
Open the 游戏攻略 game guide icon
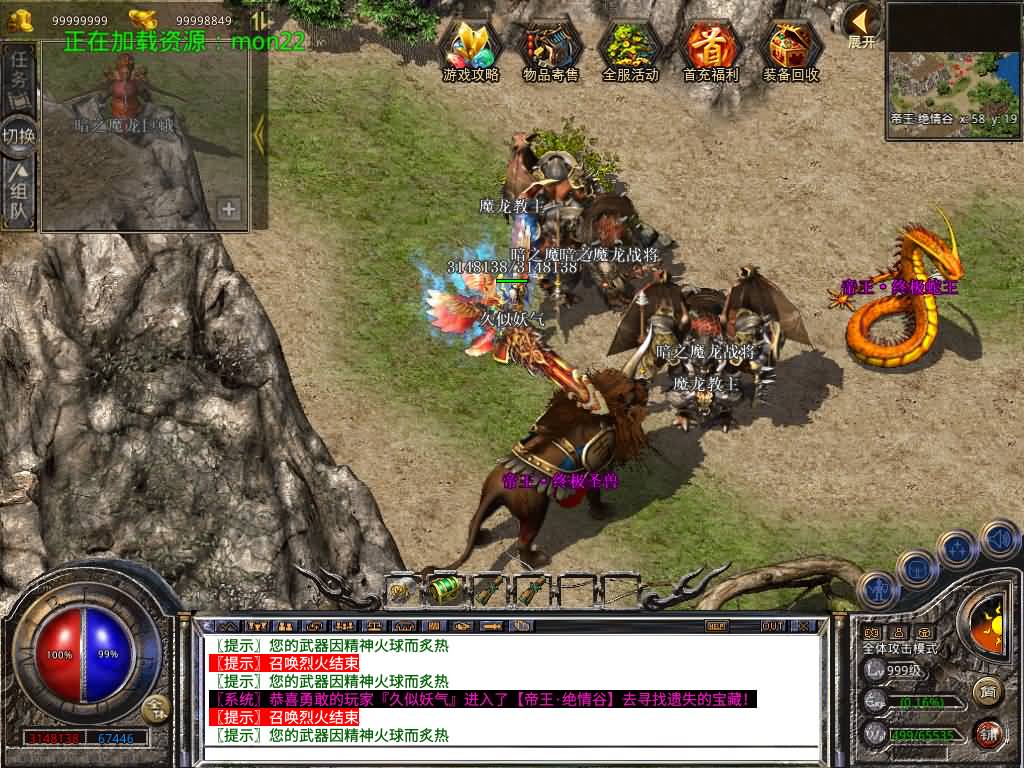(x=471, y=48)
